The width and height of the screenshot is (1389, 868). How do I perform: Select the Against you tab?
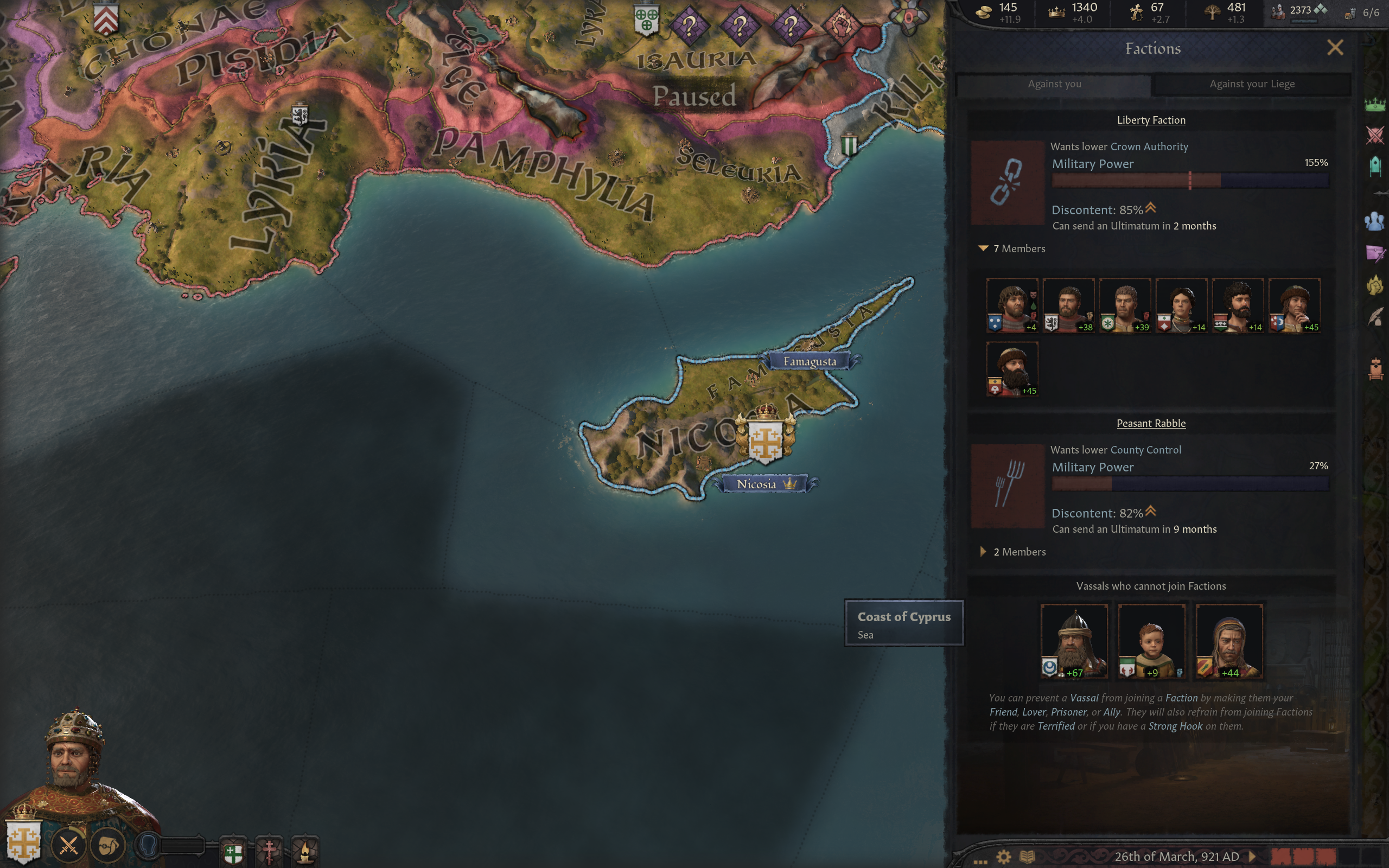coord(1054,84)
